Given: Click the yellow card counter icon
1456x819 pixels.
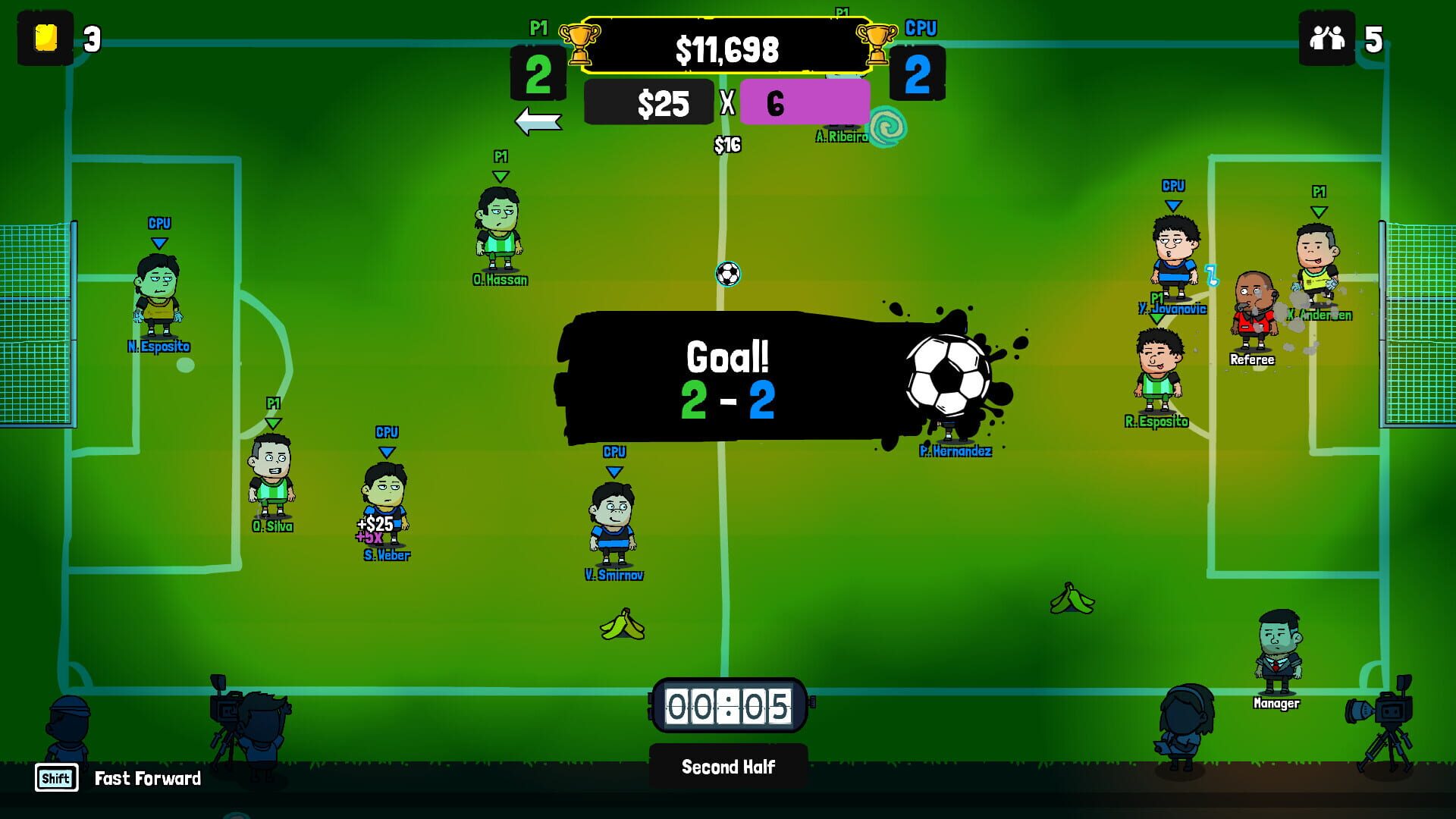Looking at the screenshot, I should click(x=45, y=37).
